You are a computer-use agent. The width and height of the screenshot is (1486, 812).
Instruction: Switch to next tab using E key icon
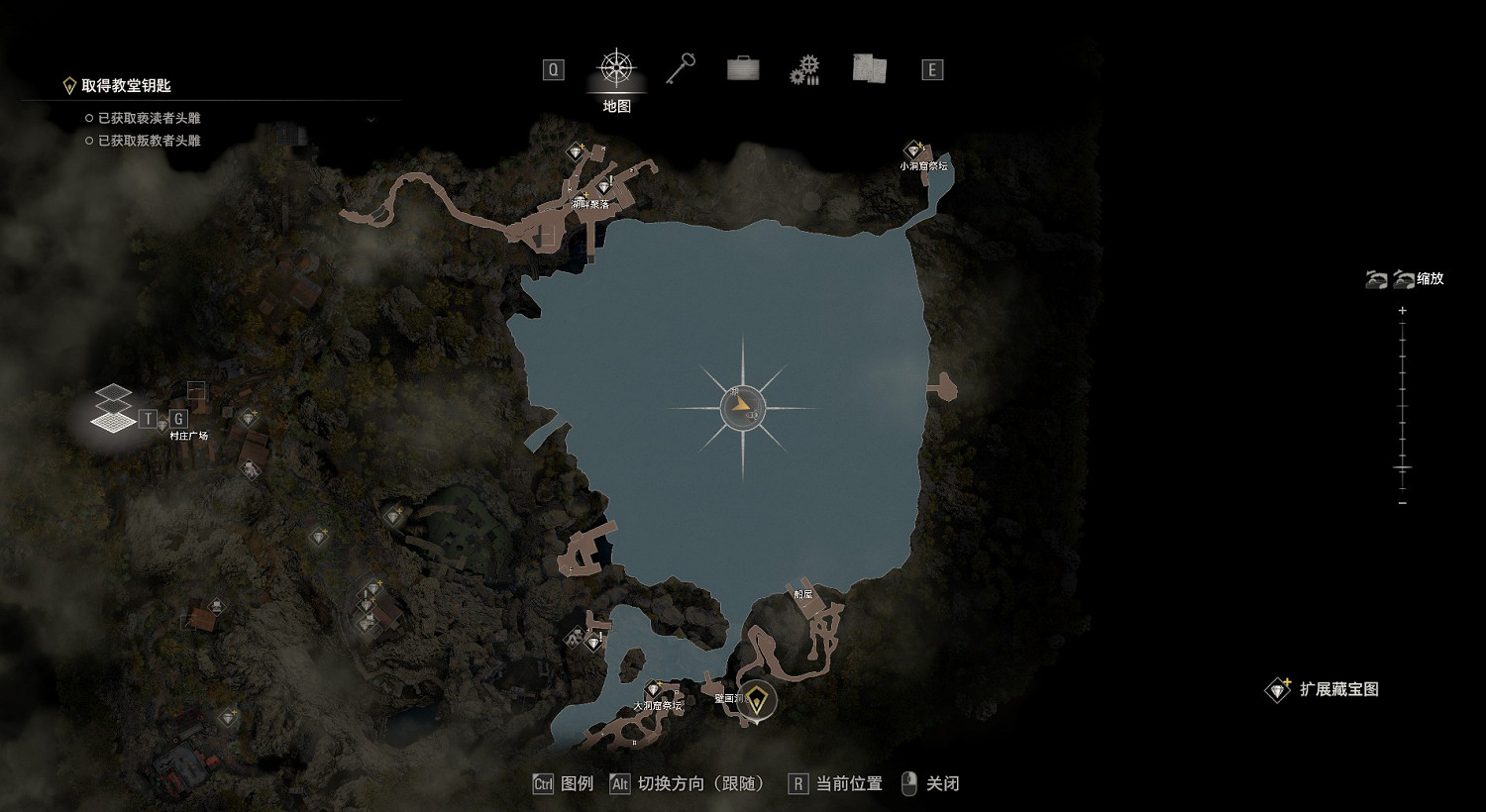click(x=931, y=69)
